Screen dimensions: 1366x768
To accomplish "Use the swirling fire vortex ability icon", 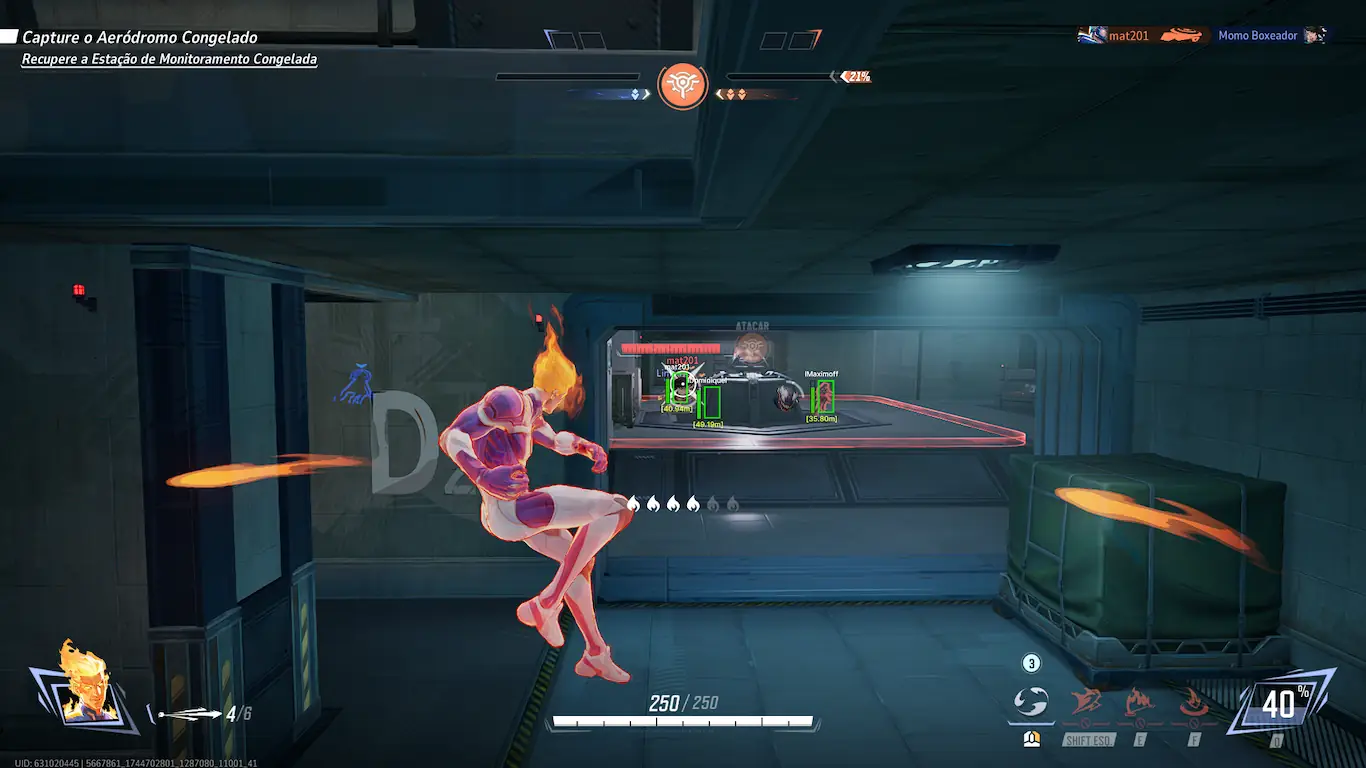I will [x=1193, y=702].
